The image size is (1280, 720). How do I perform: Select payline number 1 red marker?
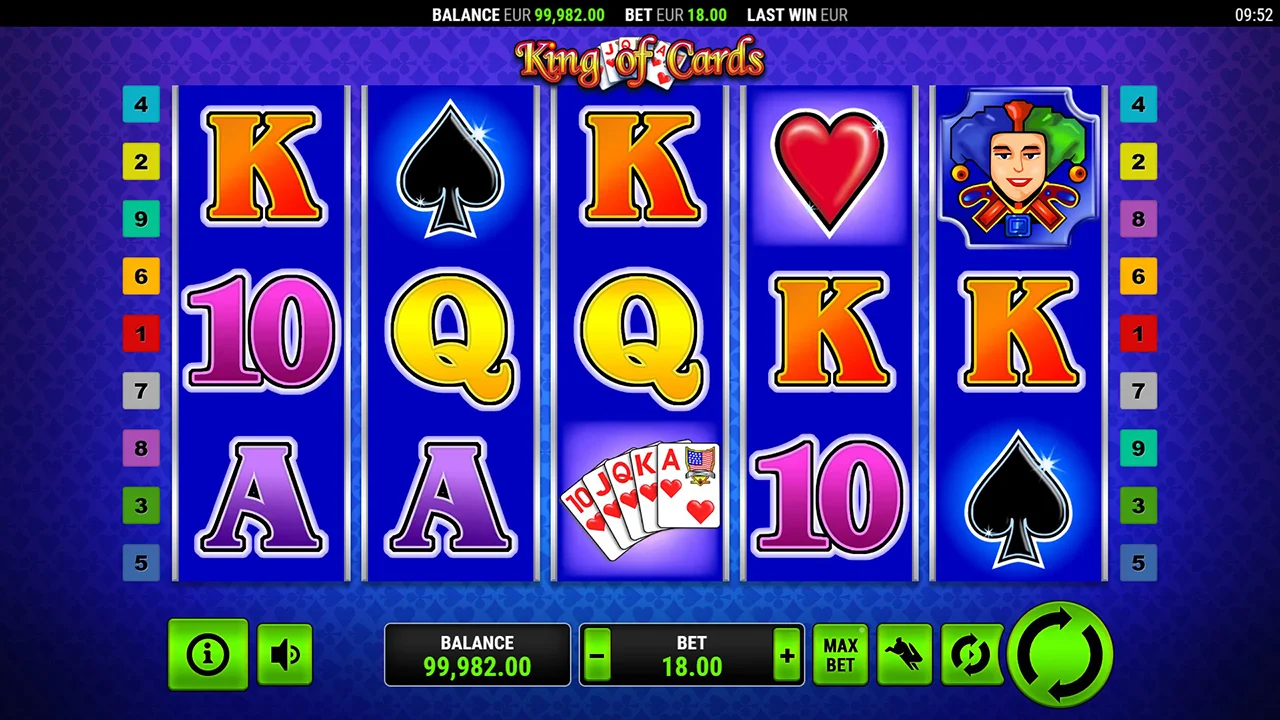coord(141,334)
